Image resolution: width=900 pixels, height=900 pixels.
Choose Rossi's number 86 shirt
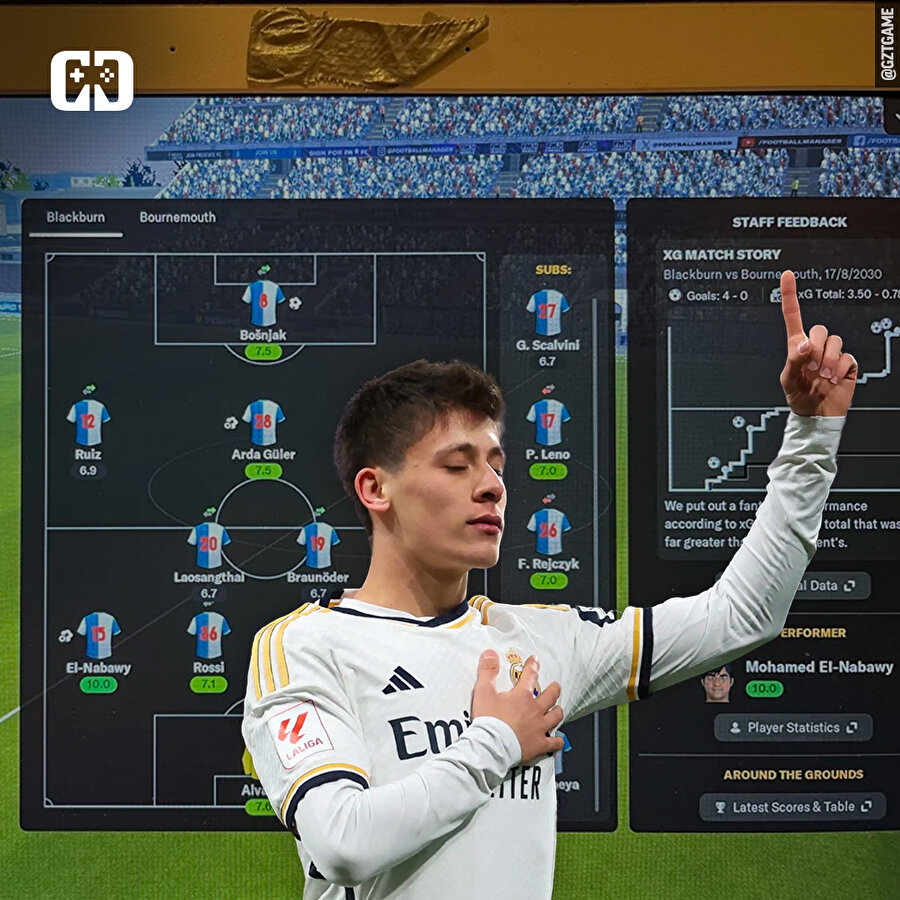pos(208,635)
